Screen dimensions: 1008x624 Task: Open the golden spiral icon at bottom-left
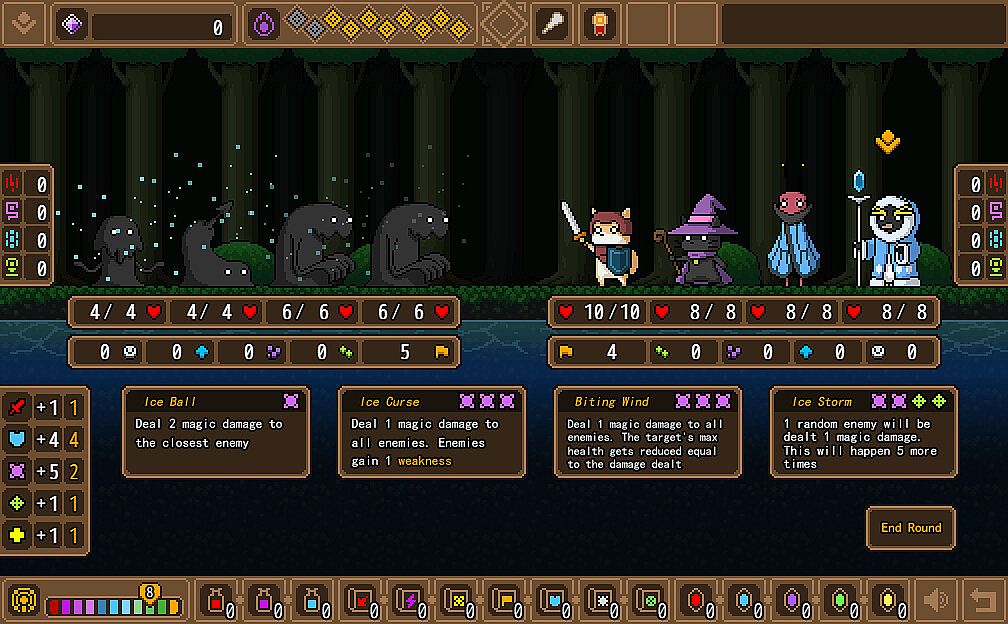24,600
